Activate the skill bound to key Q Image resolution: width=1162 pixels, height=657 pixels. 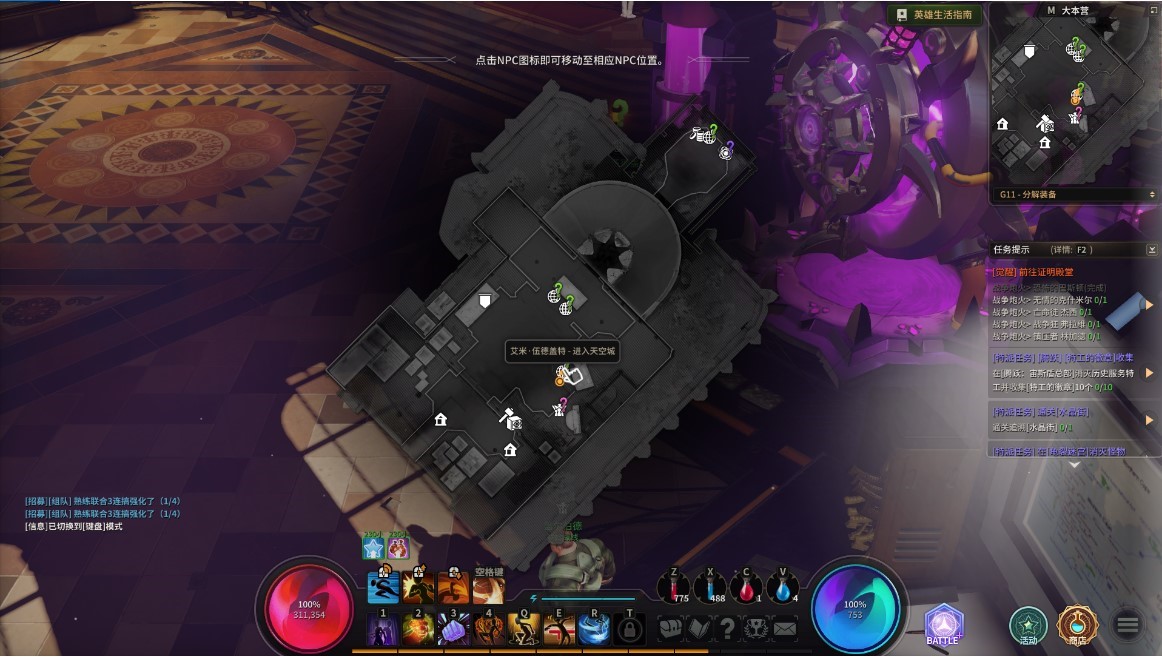tap(524, 629)
